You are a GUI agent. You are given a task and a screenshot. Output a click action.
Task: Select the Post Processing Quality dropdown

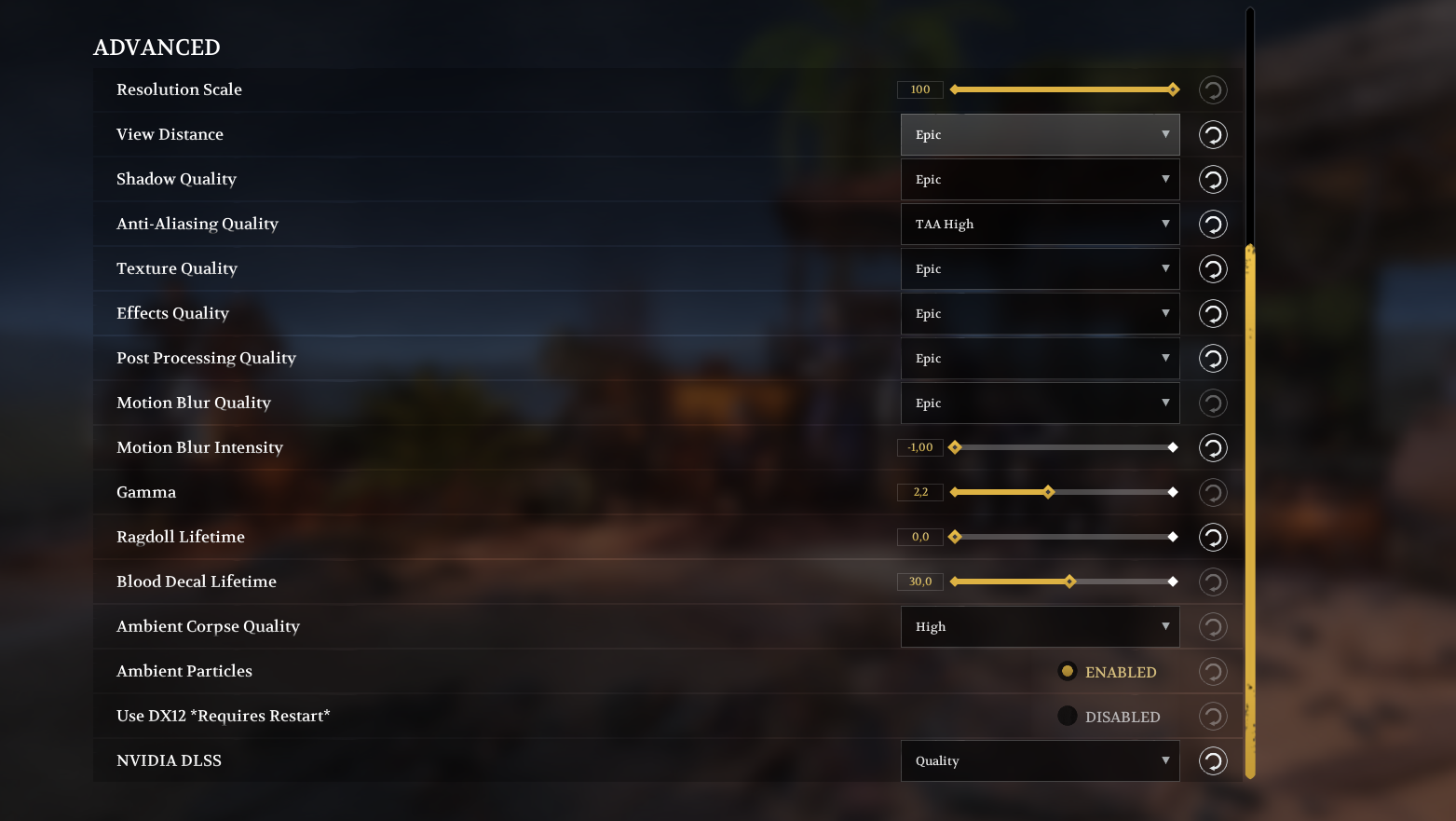pyautogui.click(x=1040, y=358)
